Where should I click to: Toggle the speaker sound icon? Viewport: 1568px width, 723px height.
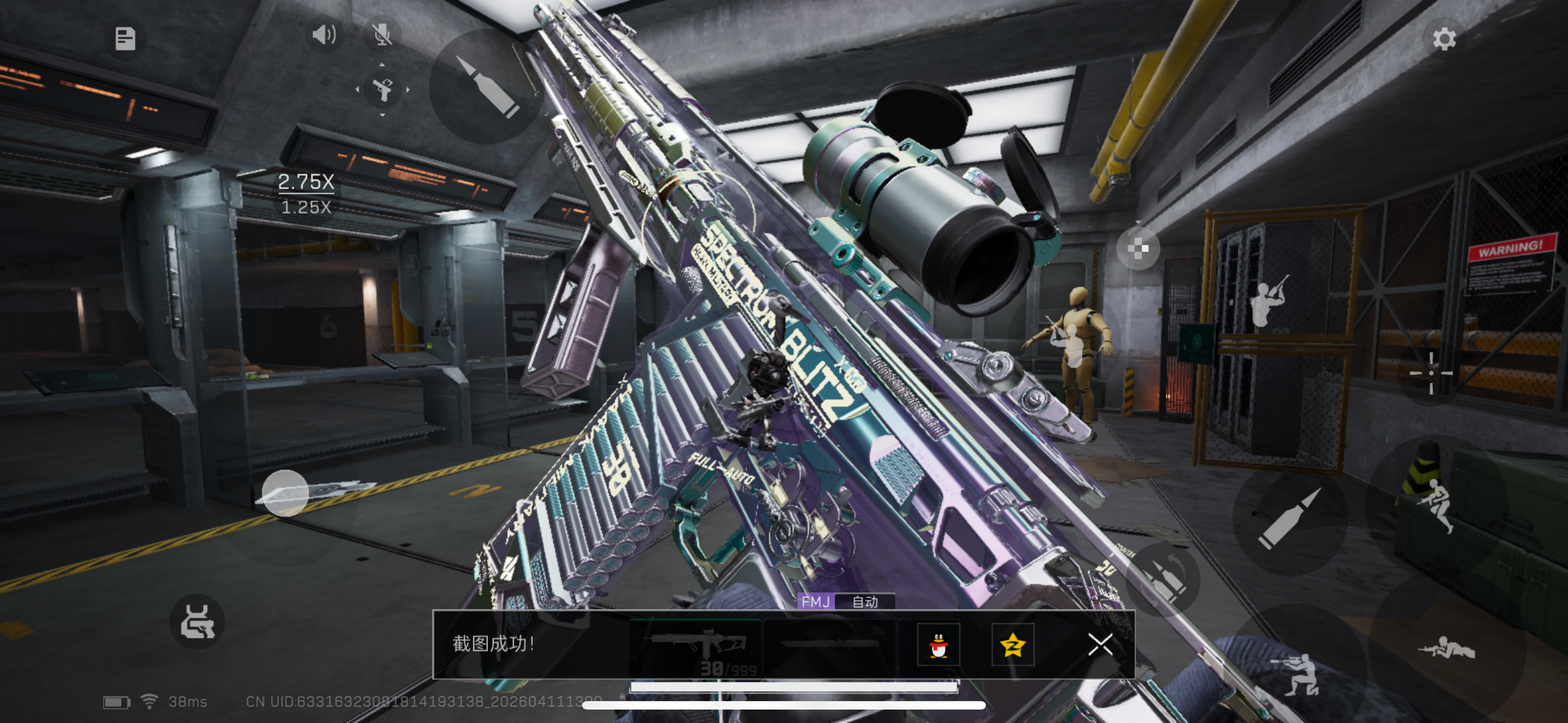tap(324, 35)
